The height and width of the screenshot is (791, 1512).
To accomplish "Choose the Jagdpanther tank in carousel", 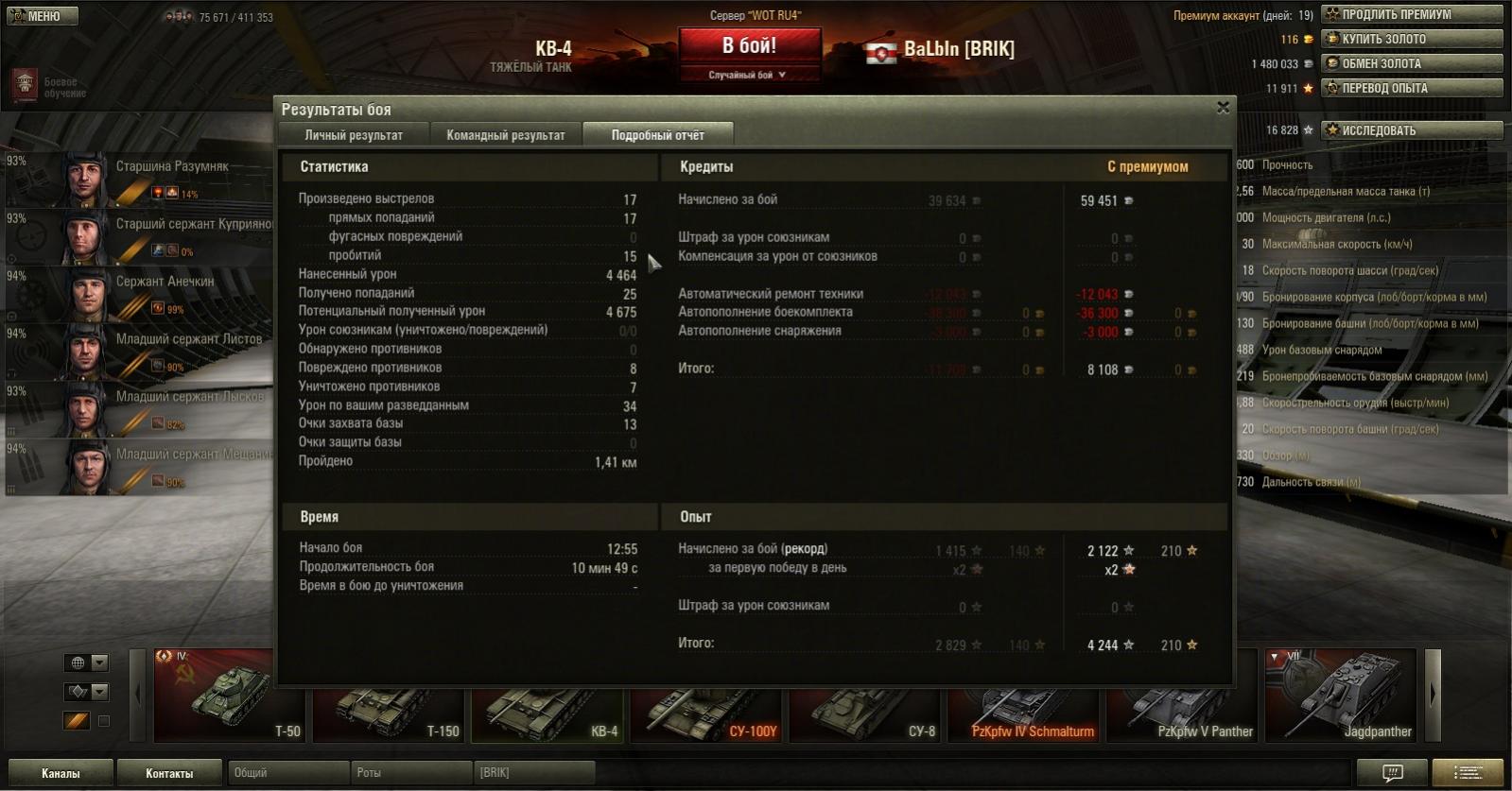I will (x=1341, y=696).
